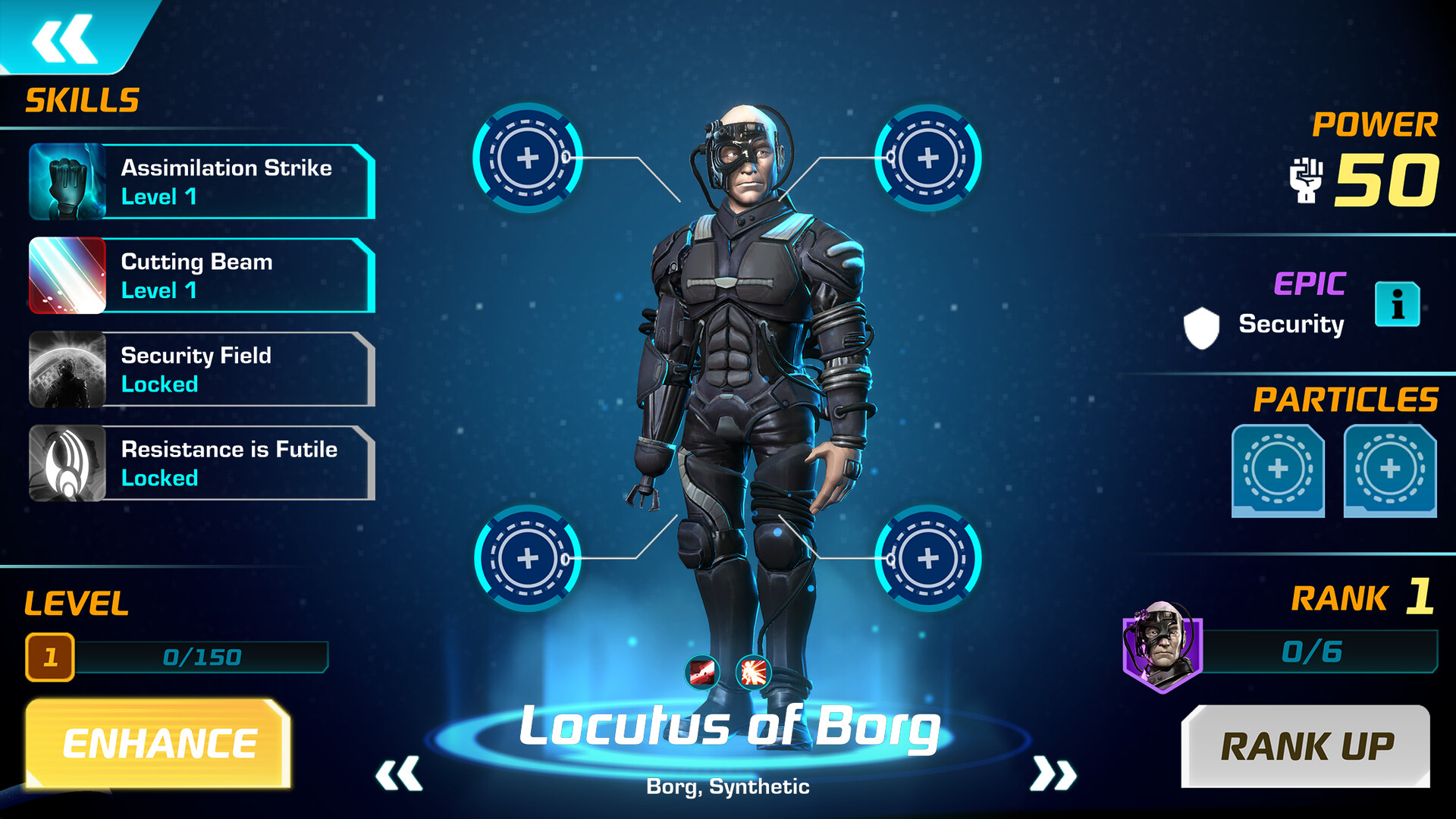
Task: Toggle the top-right gear slot on the character
Action: point(926,157)
